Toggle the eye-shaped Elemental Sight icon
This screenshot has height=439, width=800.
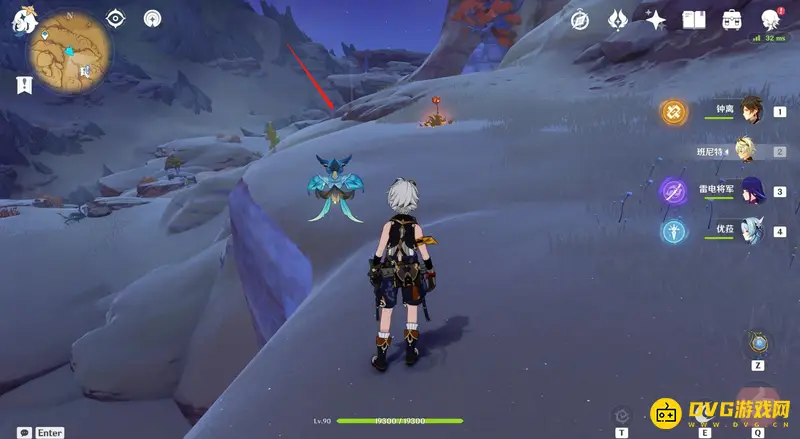coord(117,18)
